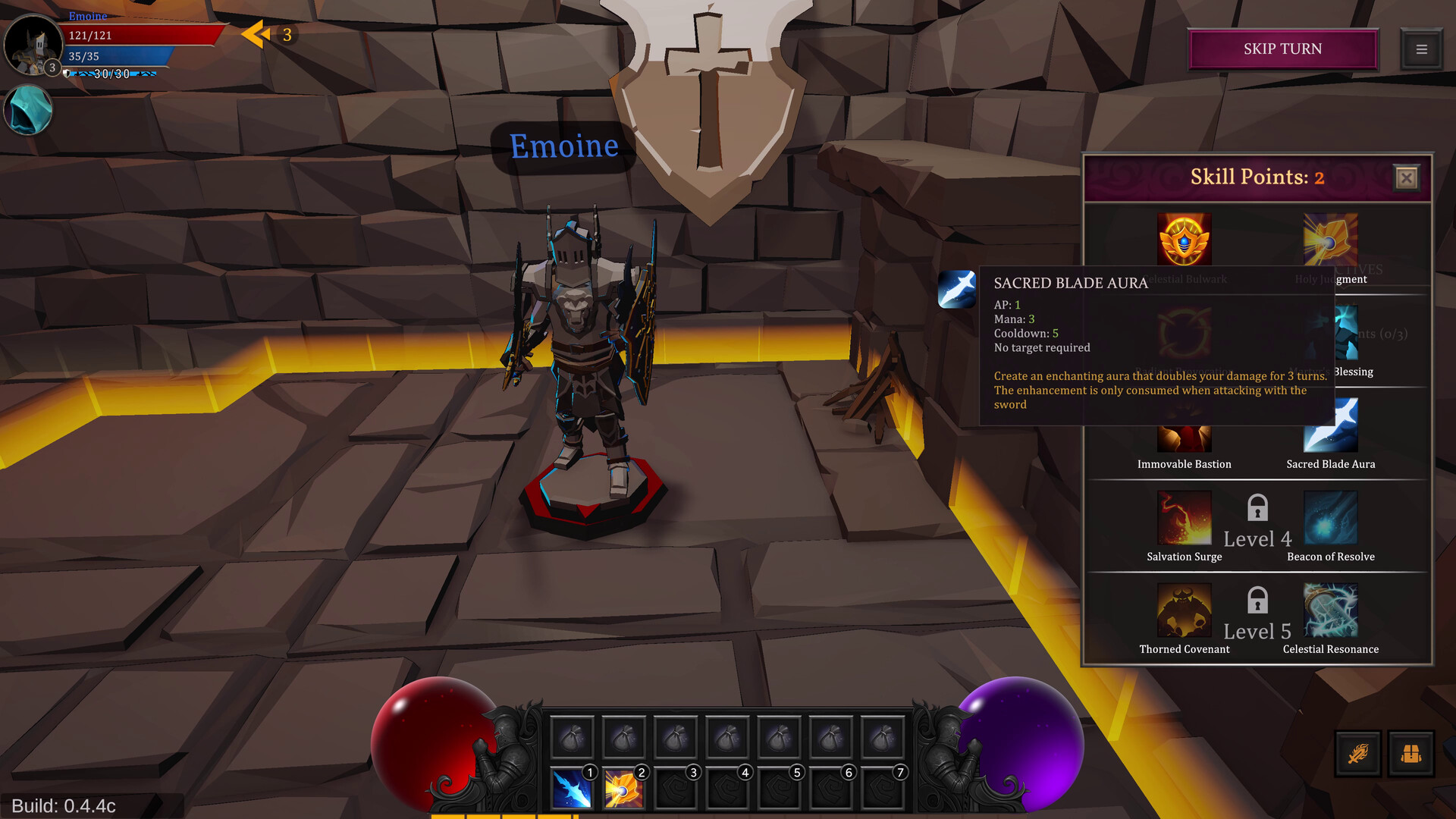1456x819 pixels.
Task: Open the hamburger menu in top right
Action: tap(1422, 49)
